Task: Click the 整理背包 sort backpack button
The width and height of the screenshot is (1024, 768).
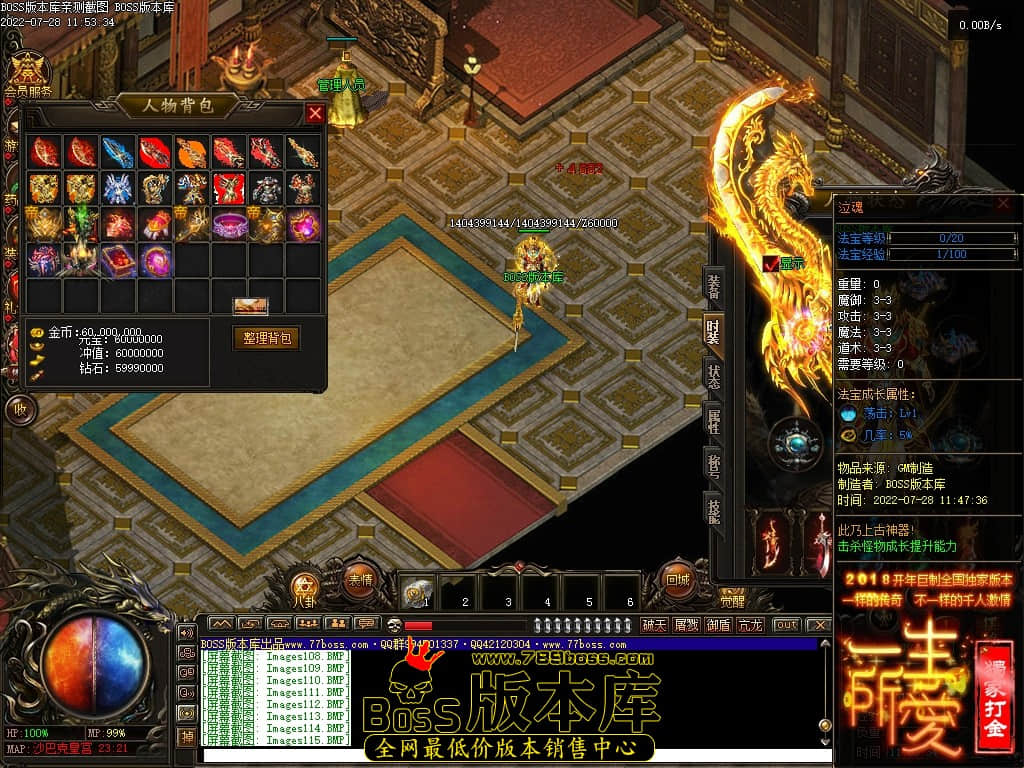Action: 266,338
